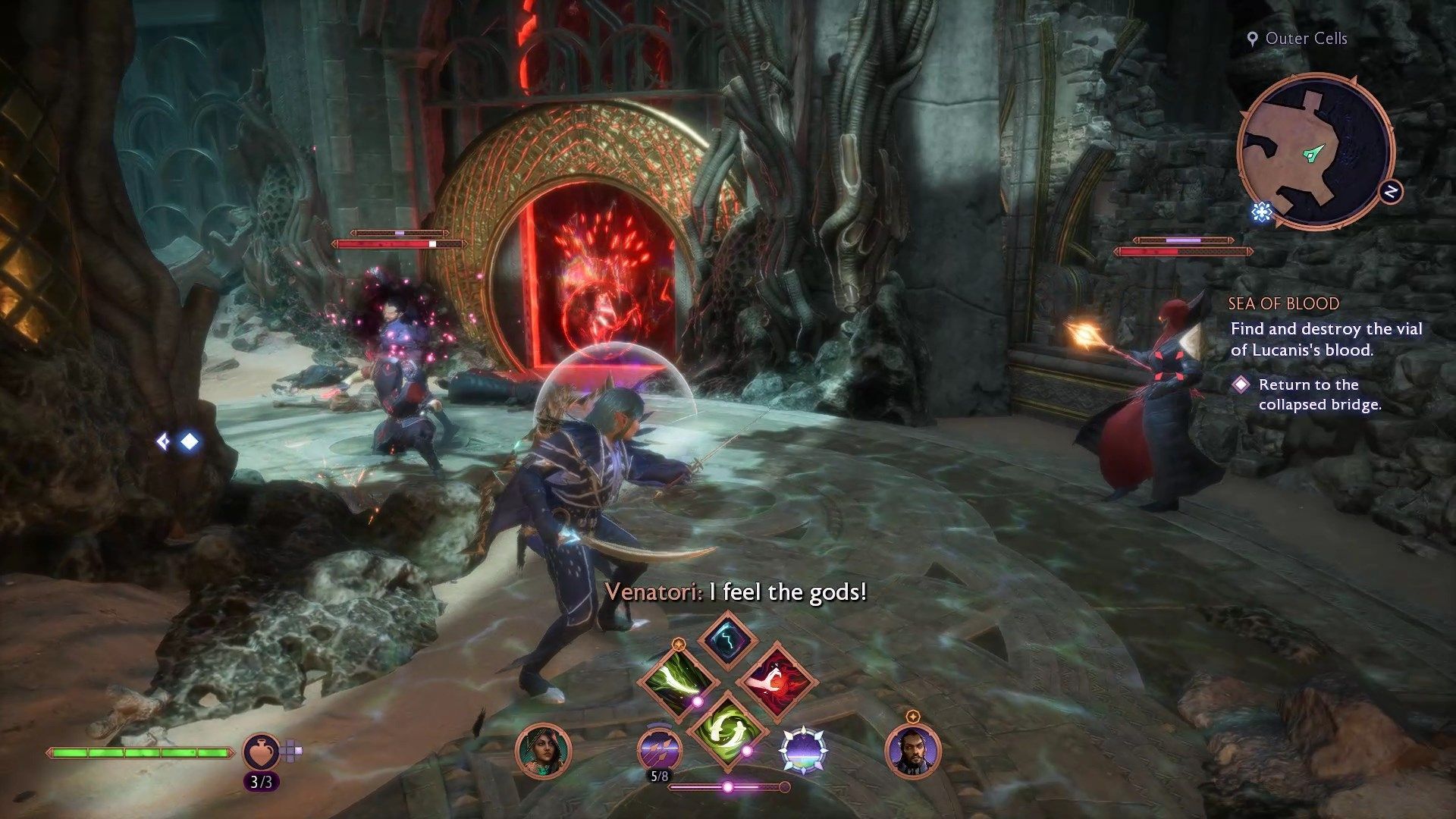Select the collapsed bridge objective entry
This screenshot has width=1456, height=819.
click(1319, 394)
